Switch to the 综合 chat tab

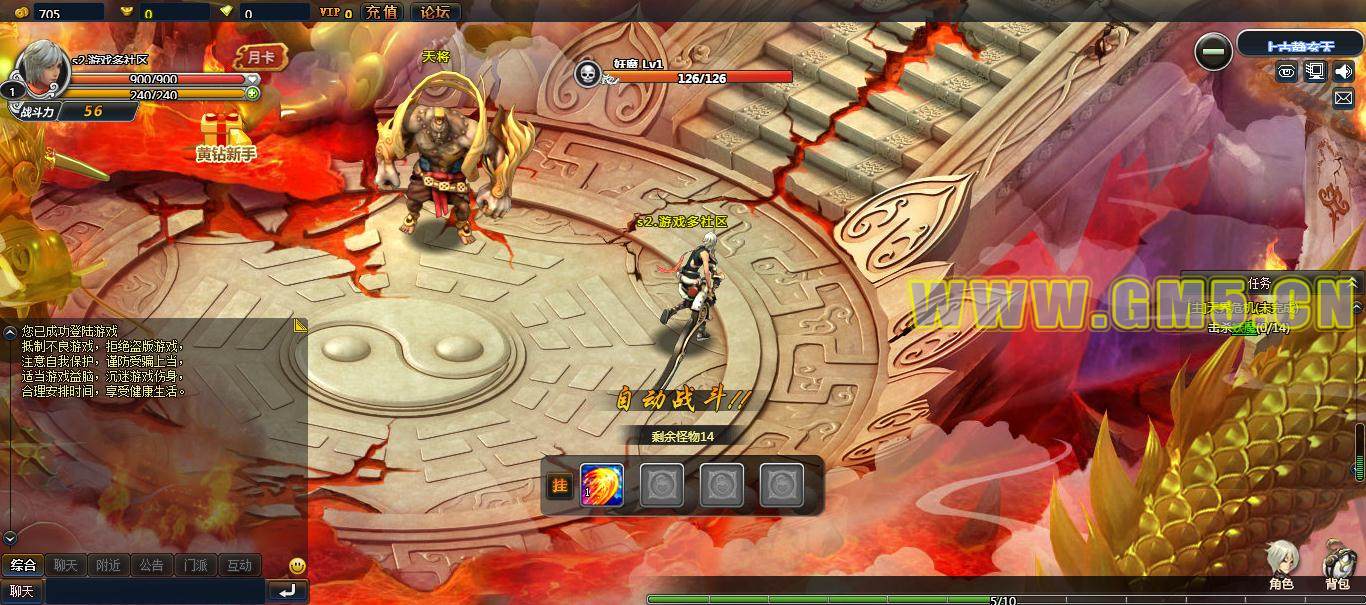pos(23,565)
